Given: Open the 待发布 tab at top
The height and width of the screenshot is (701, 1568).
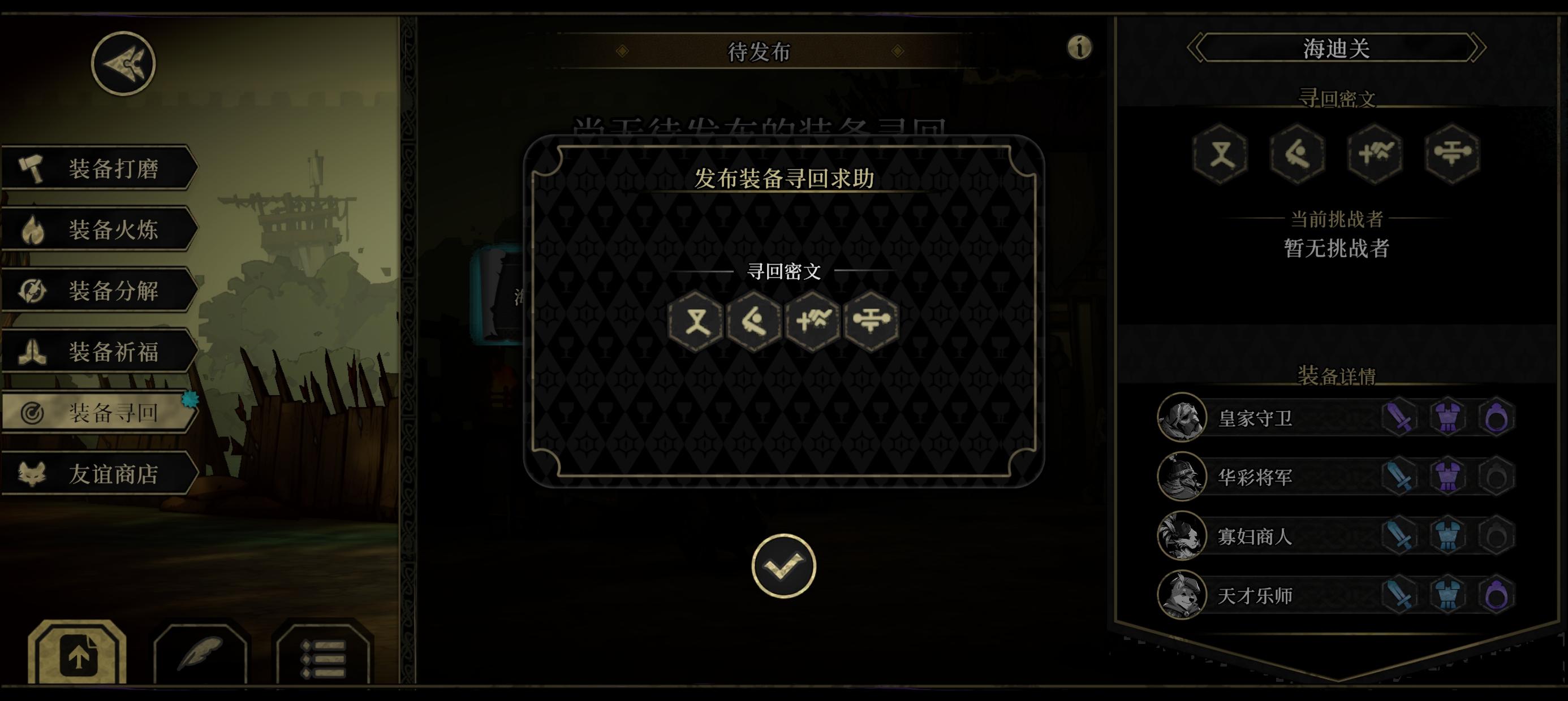Looking at the screenshot, I should click(x=758, y=51).
